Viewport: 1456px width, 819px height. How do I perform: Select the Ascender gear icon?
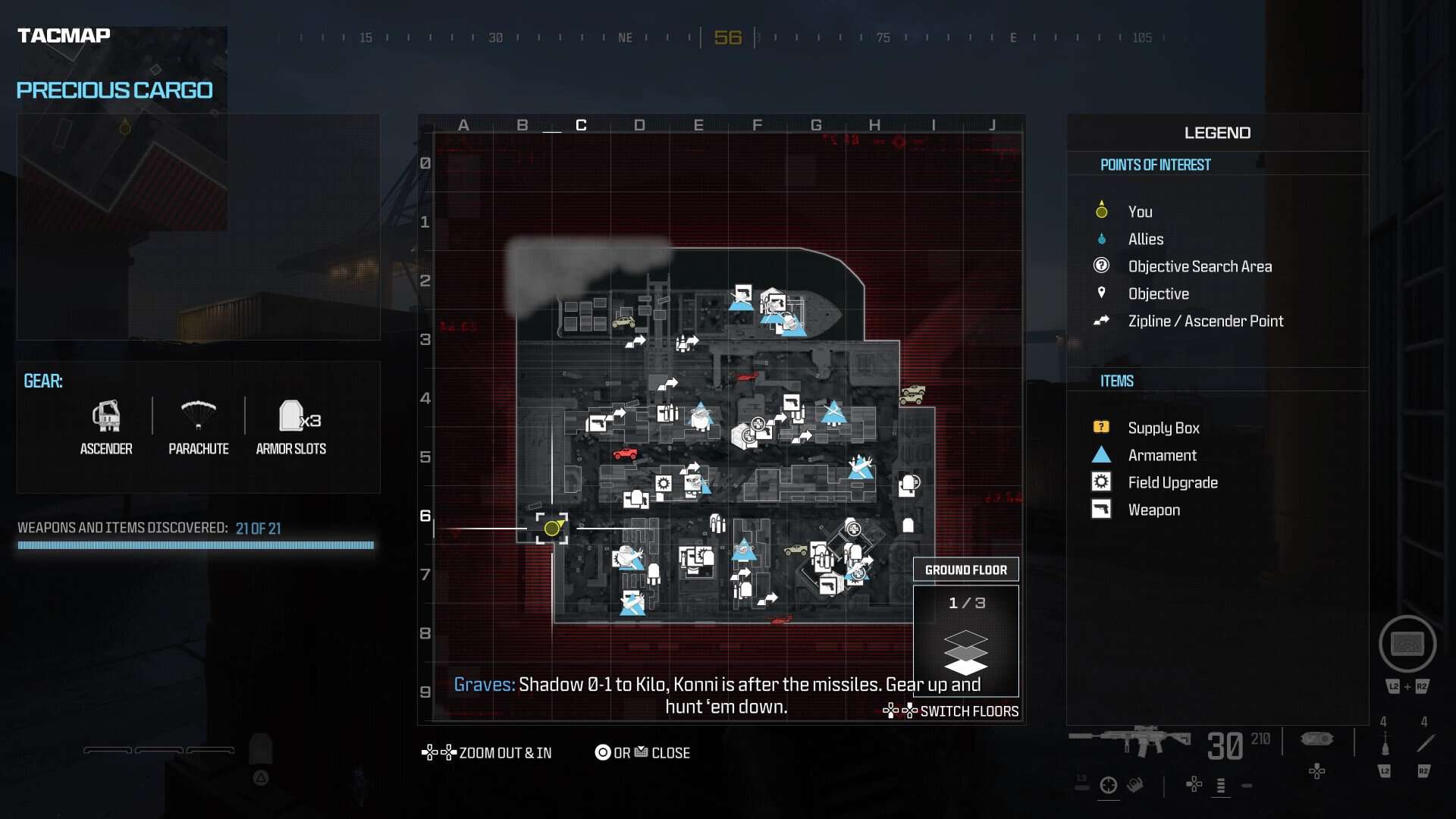tap(106, 417)
